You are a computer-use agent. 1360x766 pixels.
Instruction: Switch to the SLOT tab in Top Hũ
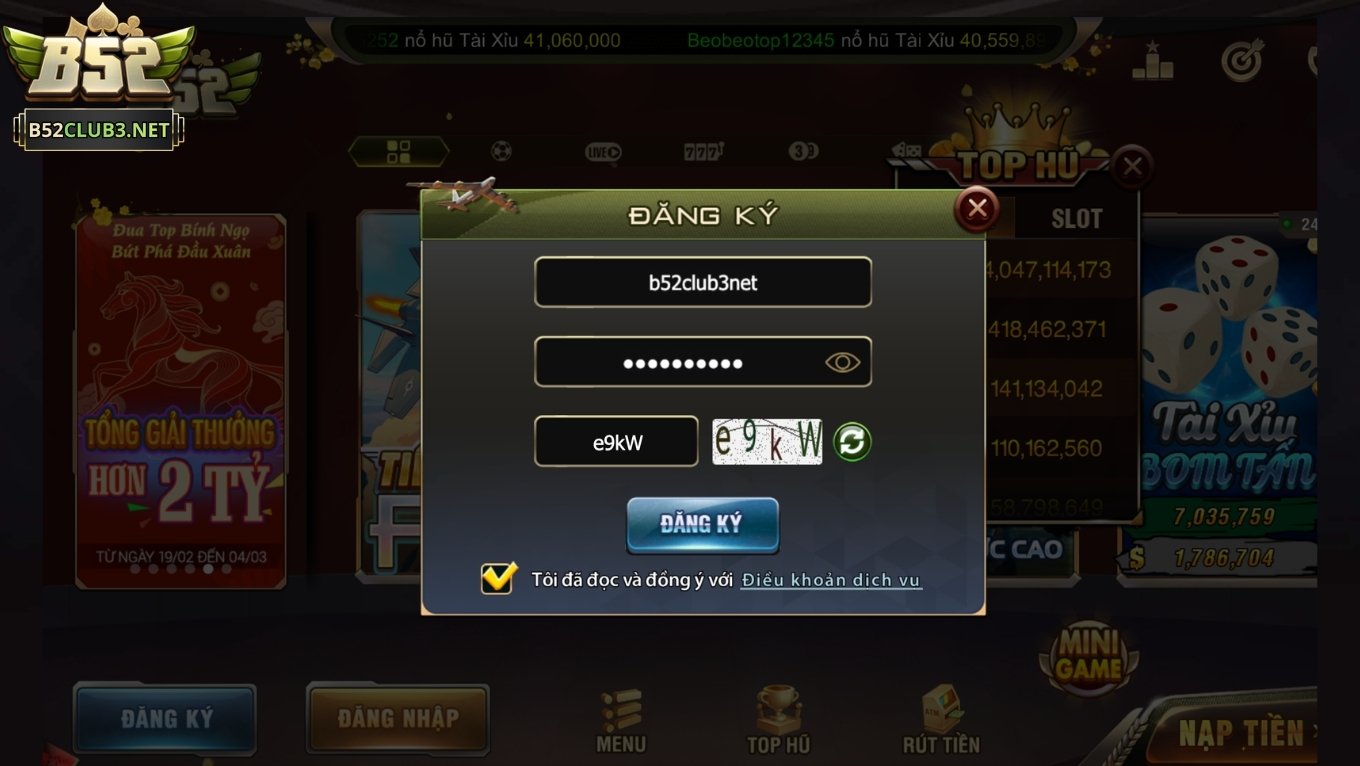[1075, 218]
